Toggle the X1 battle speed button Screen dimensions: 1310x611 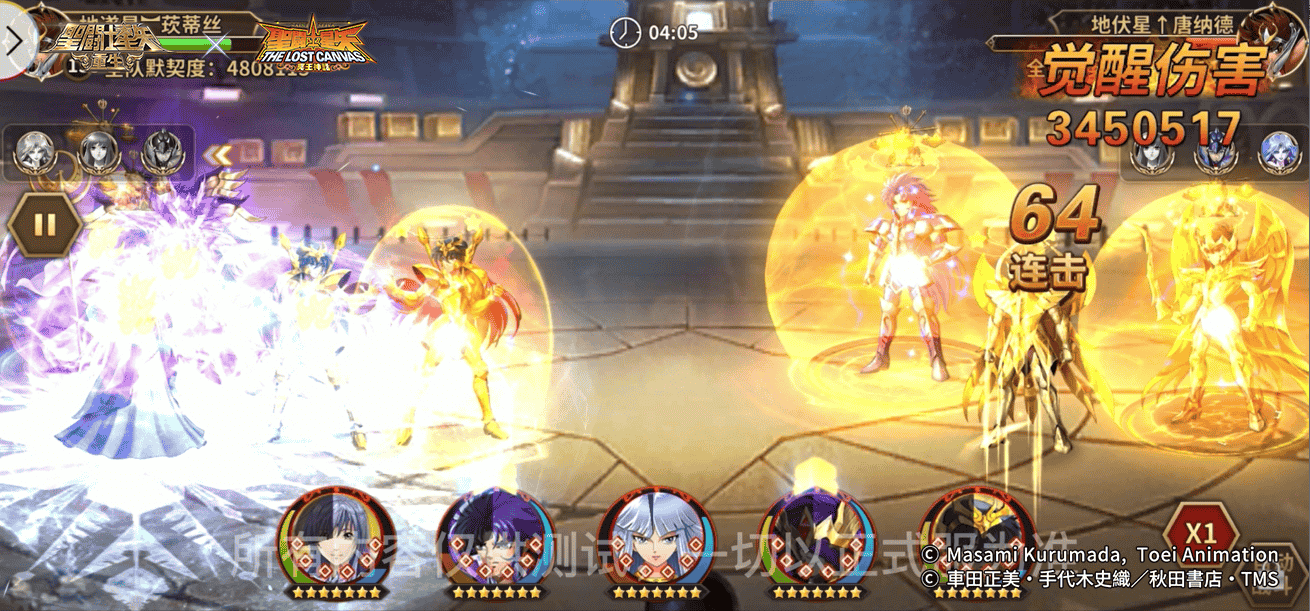1200,532
